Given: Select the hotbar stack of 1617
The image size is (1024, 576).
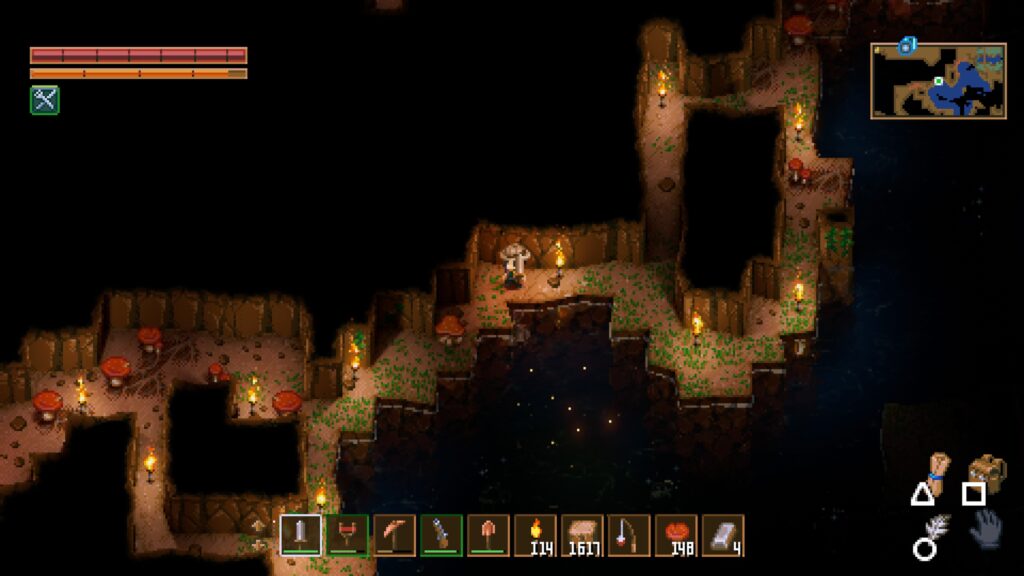Looking at the screenshot, I should (x=582, y=535).
